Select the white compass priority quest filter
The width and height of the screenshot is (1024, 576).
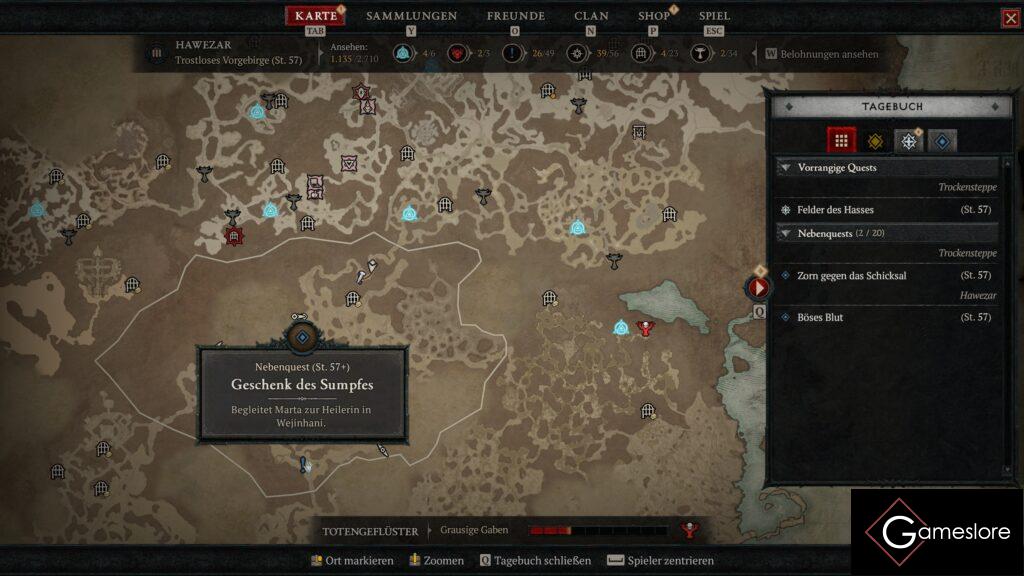tap(908, 141)
